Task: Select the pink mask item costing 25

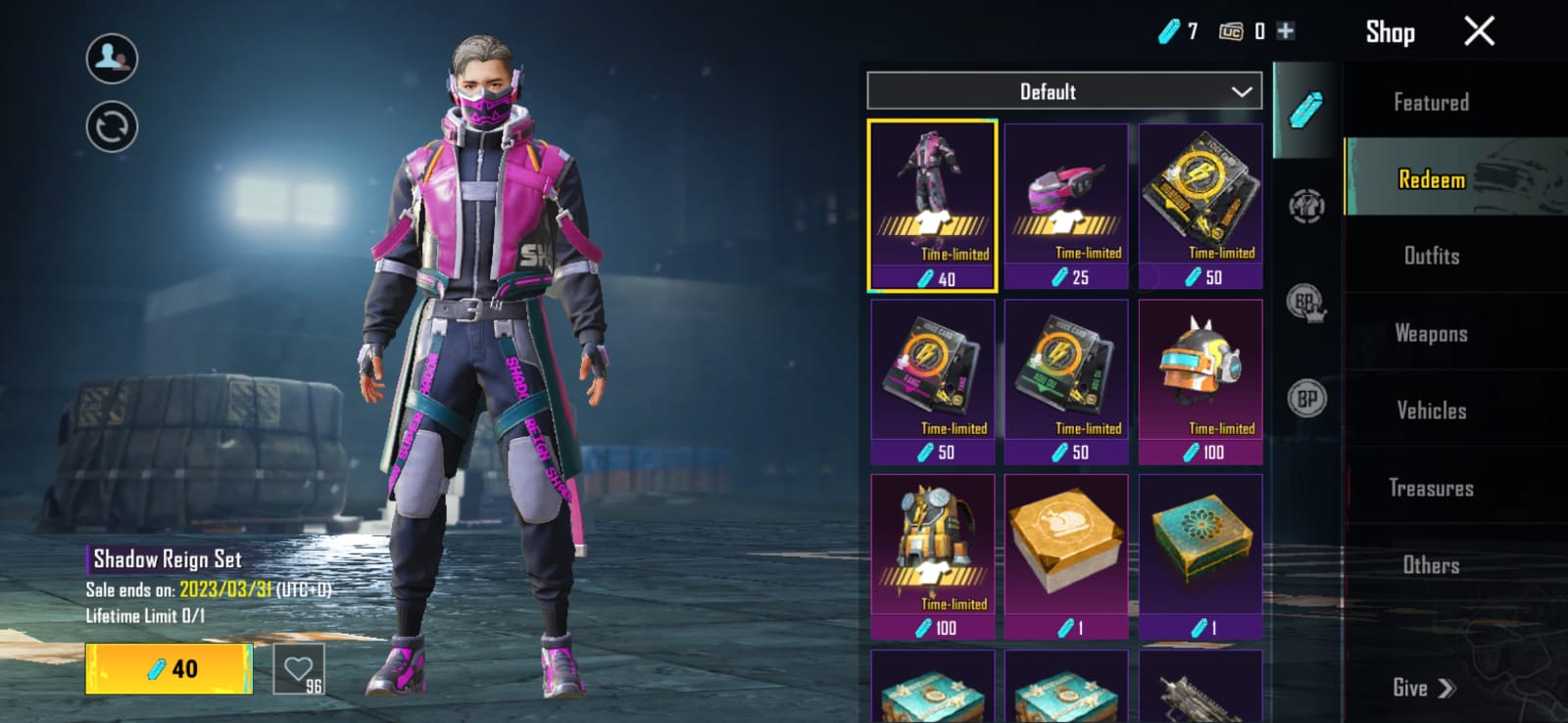Action: (x=1066, y=206)
